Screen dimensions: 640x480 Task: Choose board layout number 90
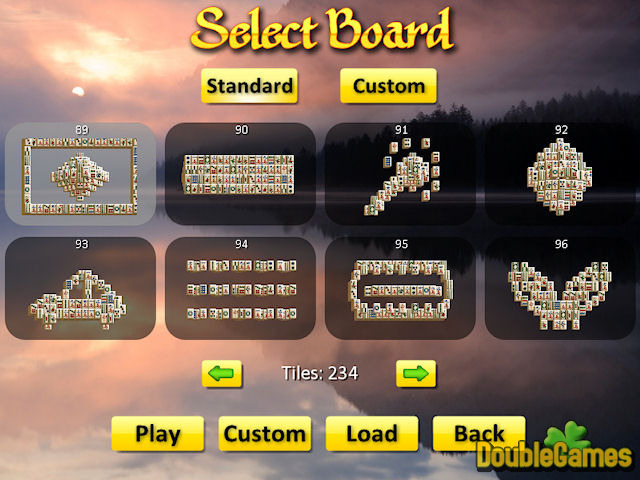[240, 173]
